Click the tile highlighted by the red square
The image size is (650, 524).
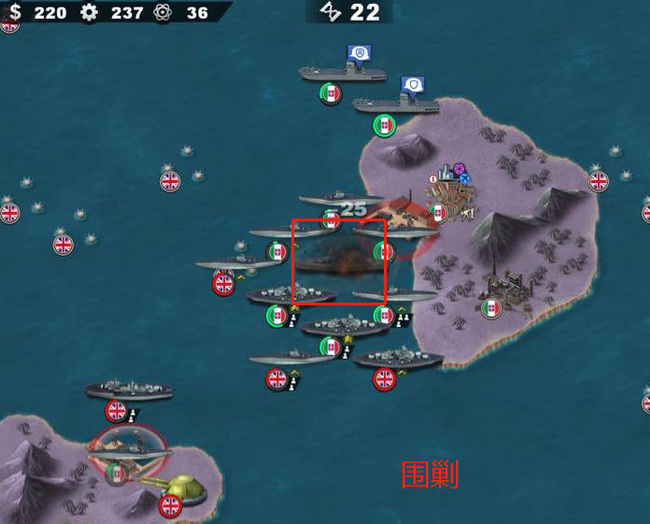[x=339, y=262]
